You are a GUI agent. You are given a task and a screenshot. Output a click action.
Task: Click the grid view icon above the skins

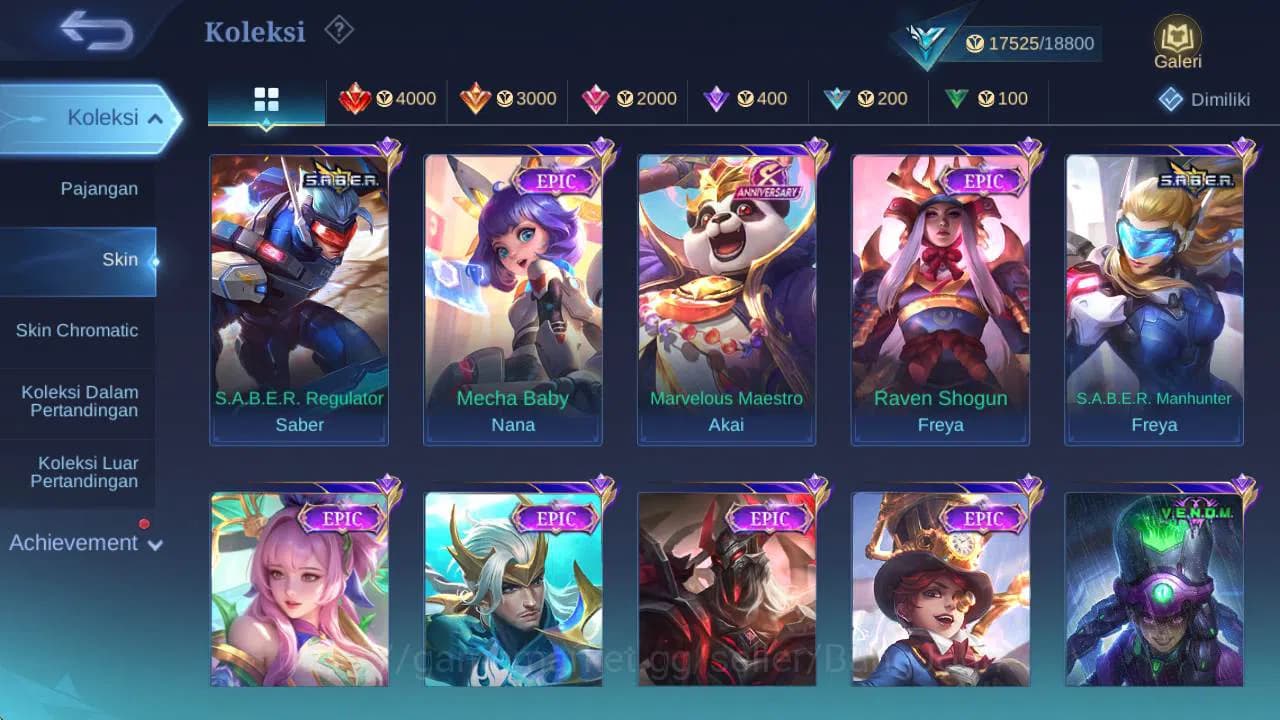(x=264, y=99)
